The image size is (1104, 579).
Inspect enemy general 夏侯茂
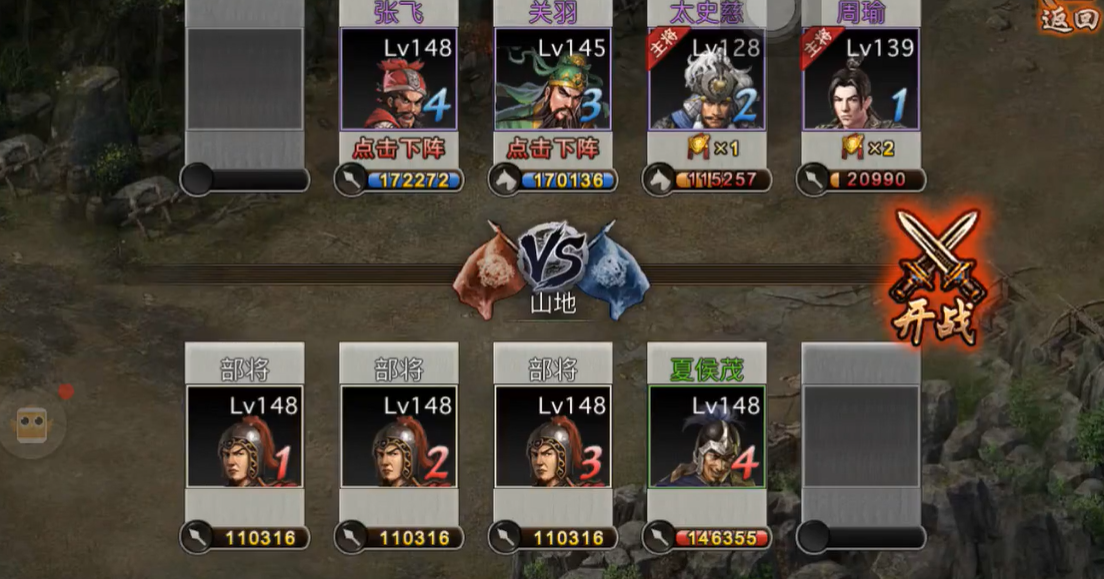pyautogui.click(x=707, y=437)
